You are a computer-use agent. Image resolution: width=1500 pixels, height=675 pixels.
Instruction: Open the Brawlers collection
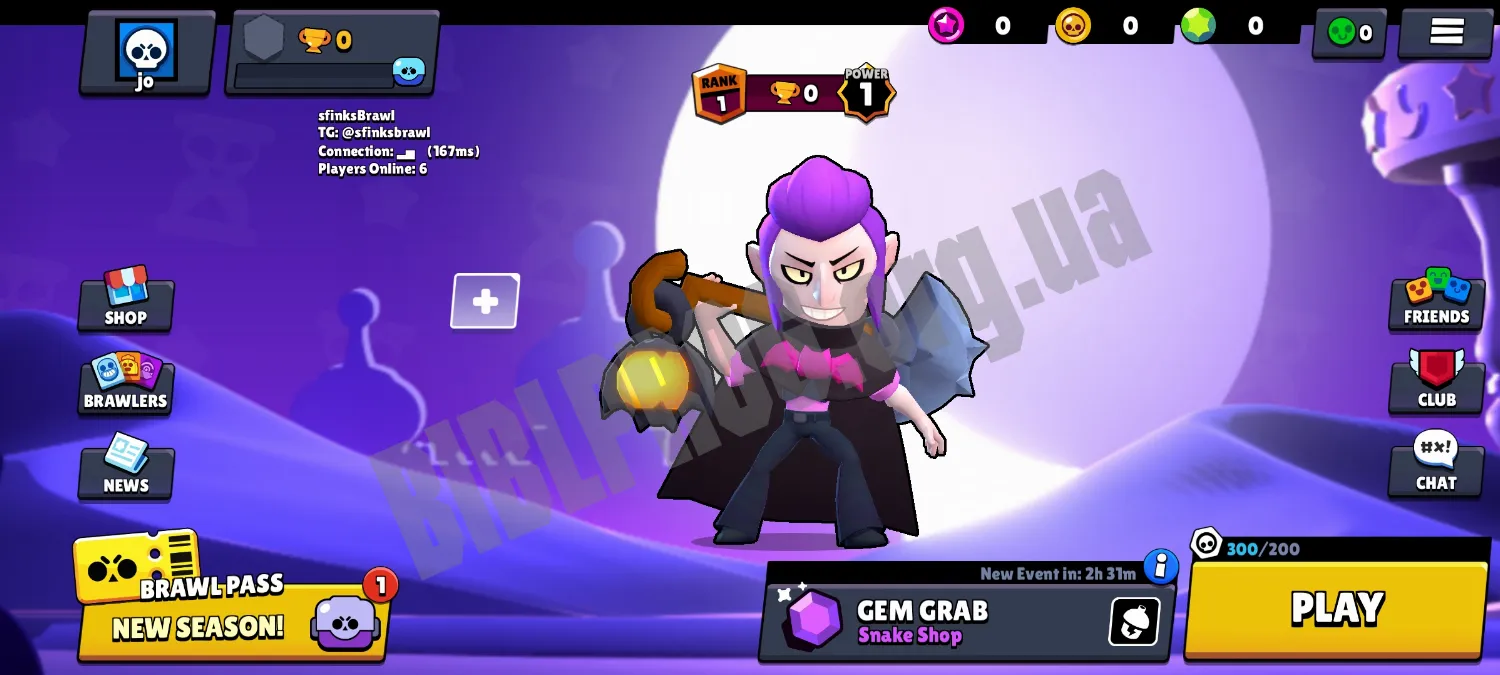(126, 383)
